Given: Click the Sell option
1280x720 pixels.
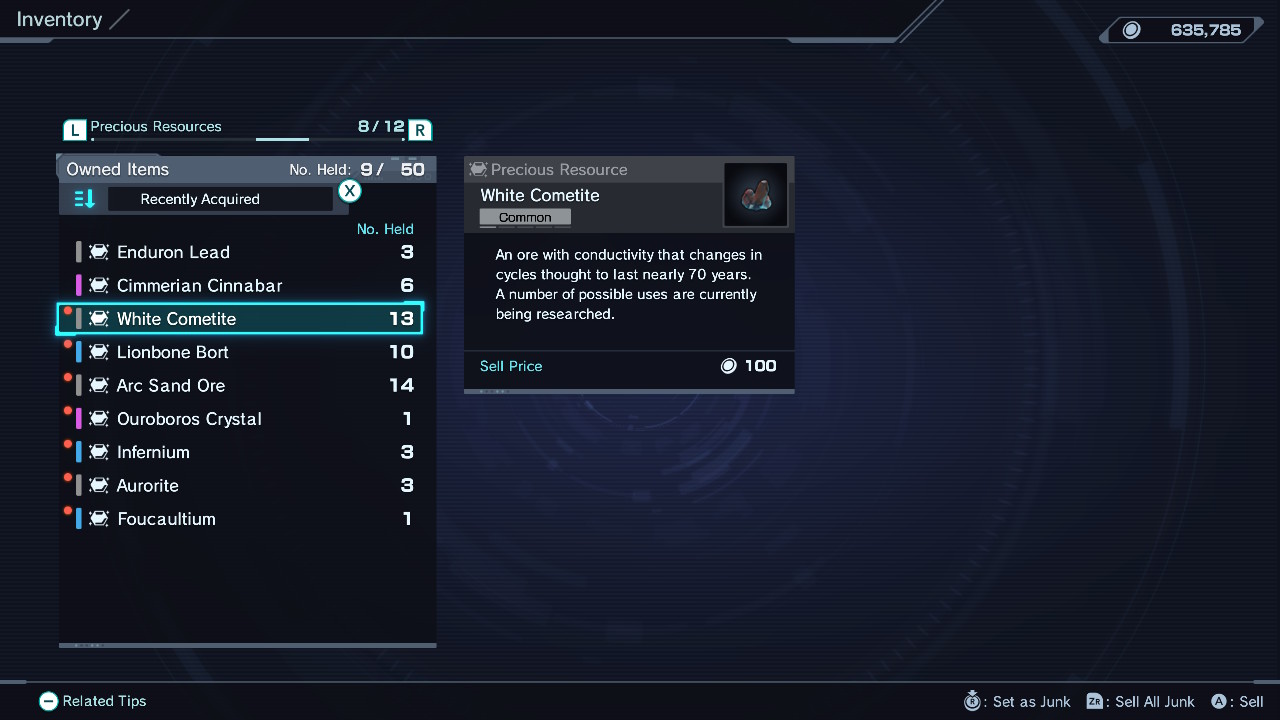Looking at the screenshot, I should (1237, 701).
